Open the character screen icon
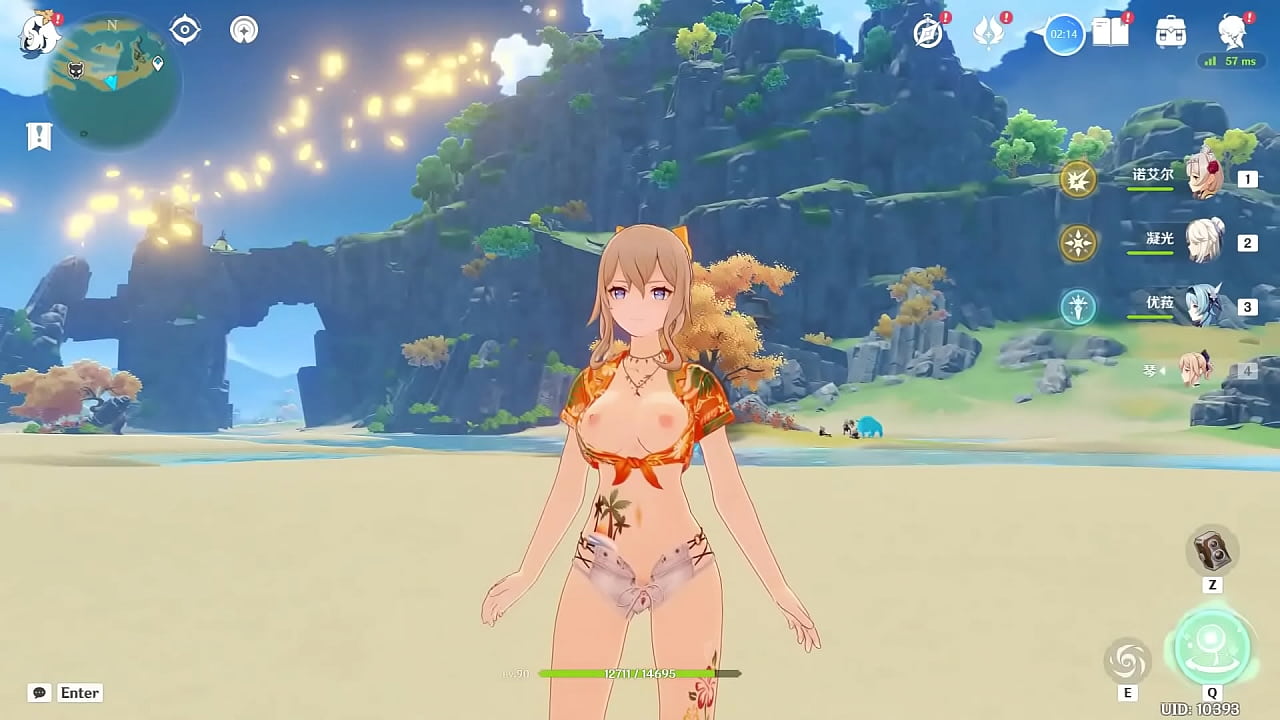 coord(1232,33)
